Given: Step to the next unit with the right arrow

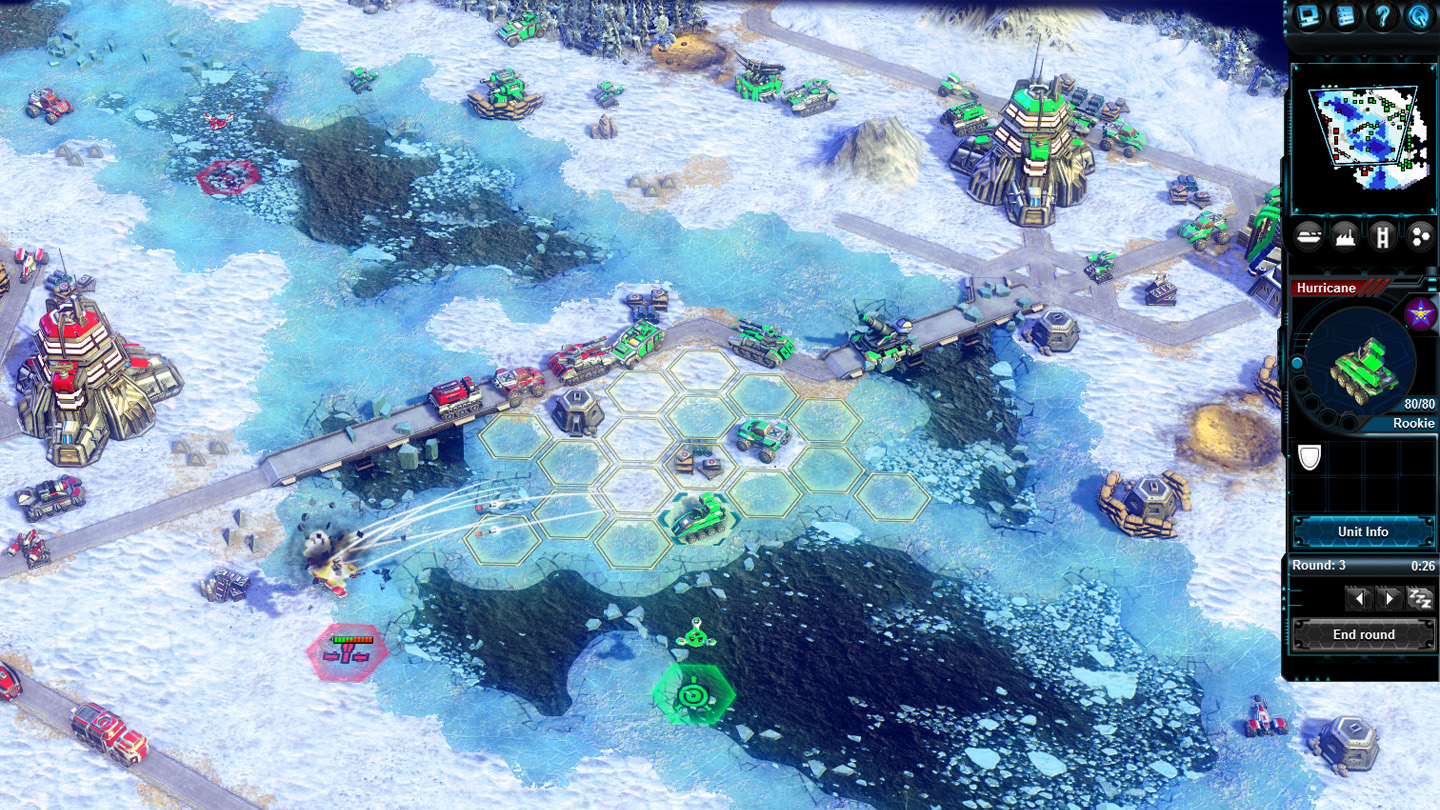Looking at the screenshot, I should click(1389, 597).
